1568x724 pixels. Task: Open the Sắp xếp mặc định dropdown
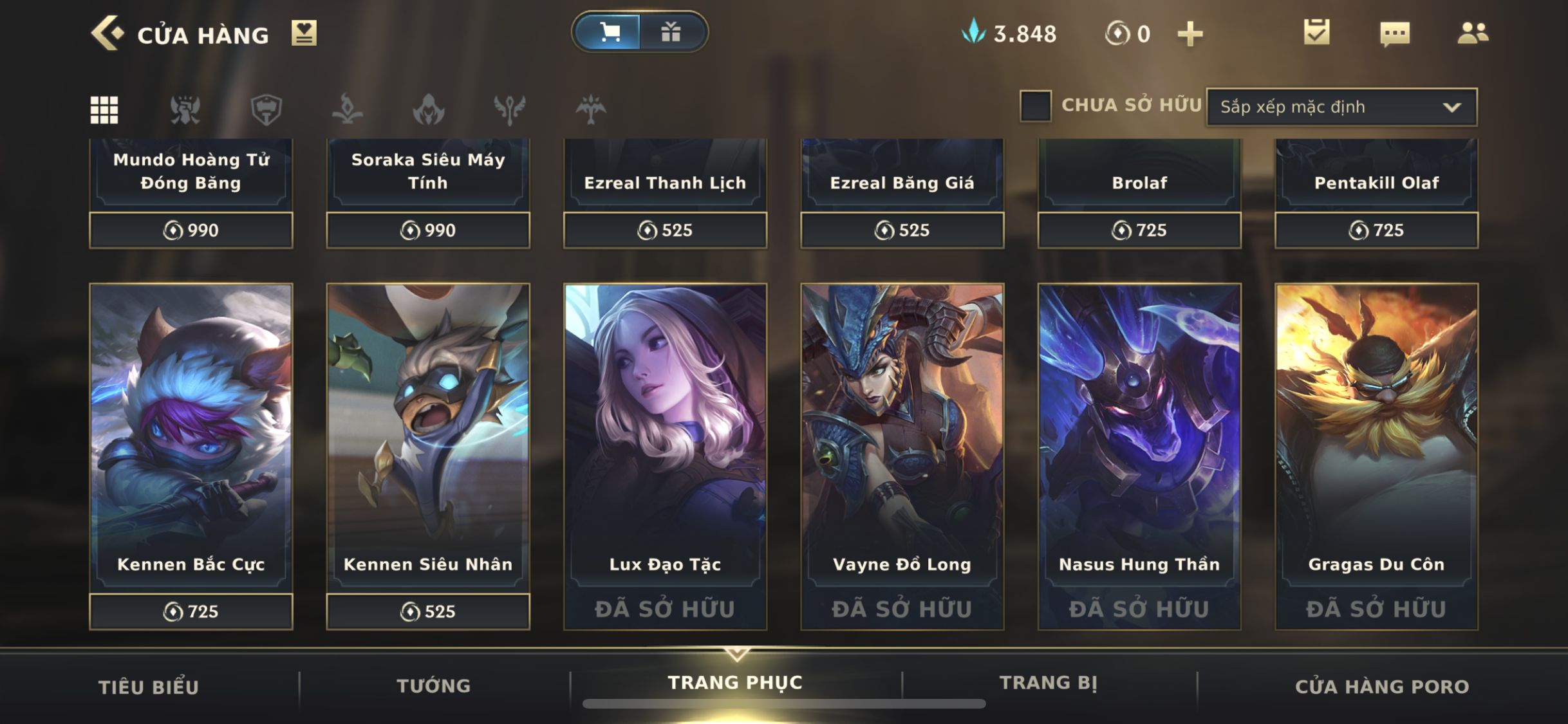click(1341, 107)
